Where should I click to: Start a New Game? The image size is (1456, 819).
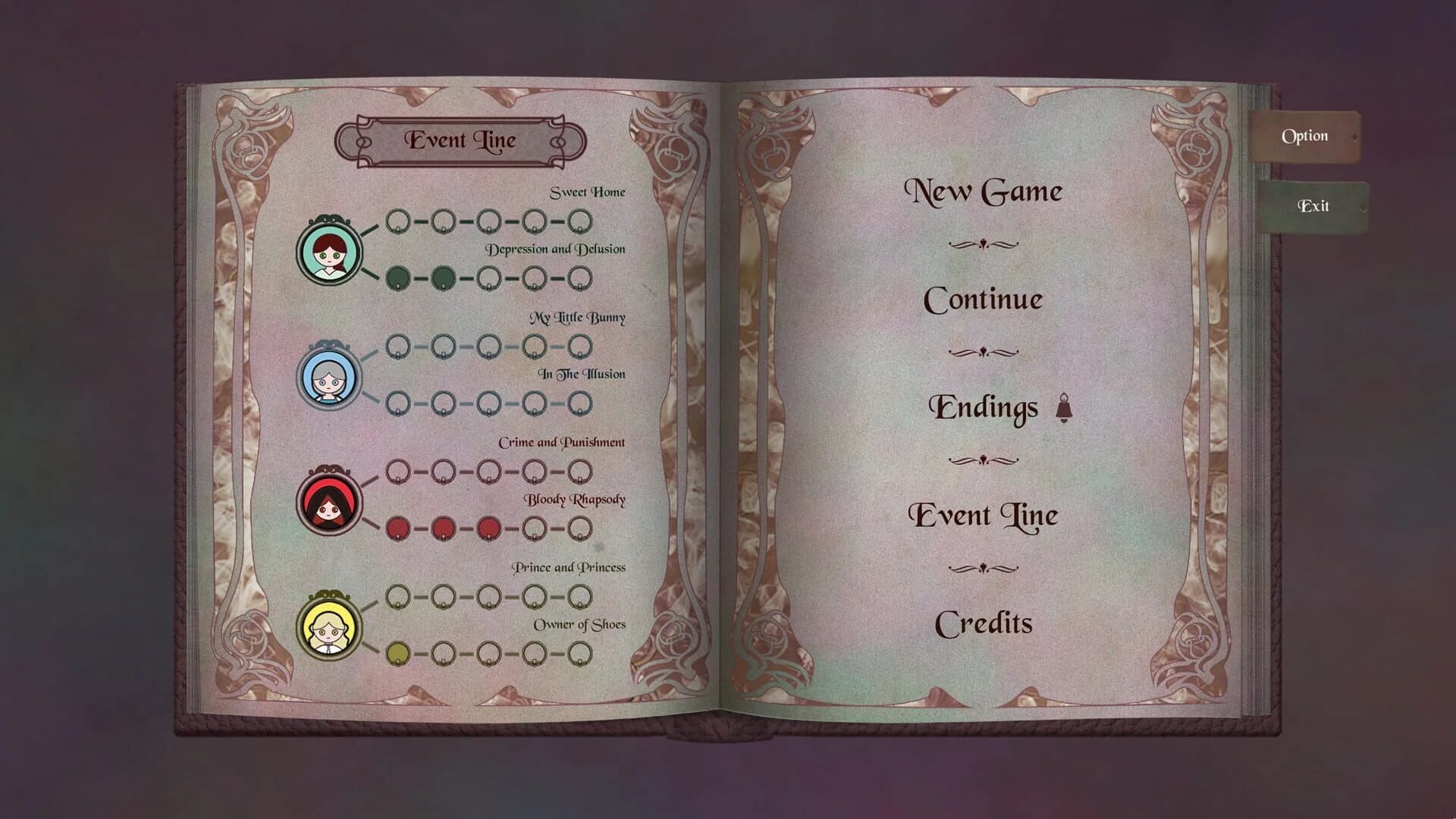(985, 190)
